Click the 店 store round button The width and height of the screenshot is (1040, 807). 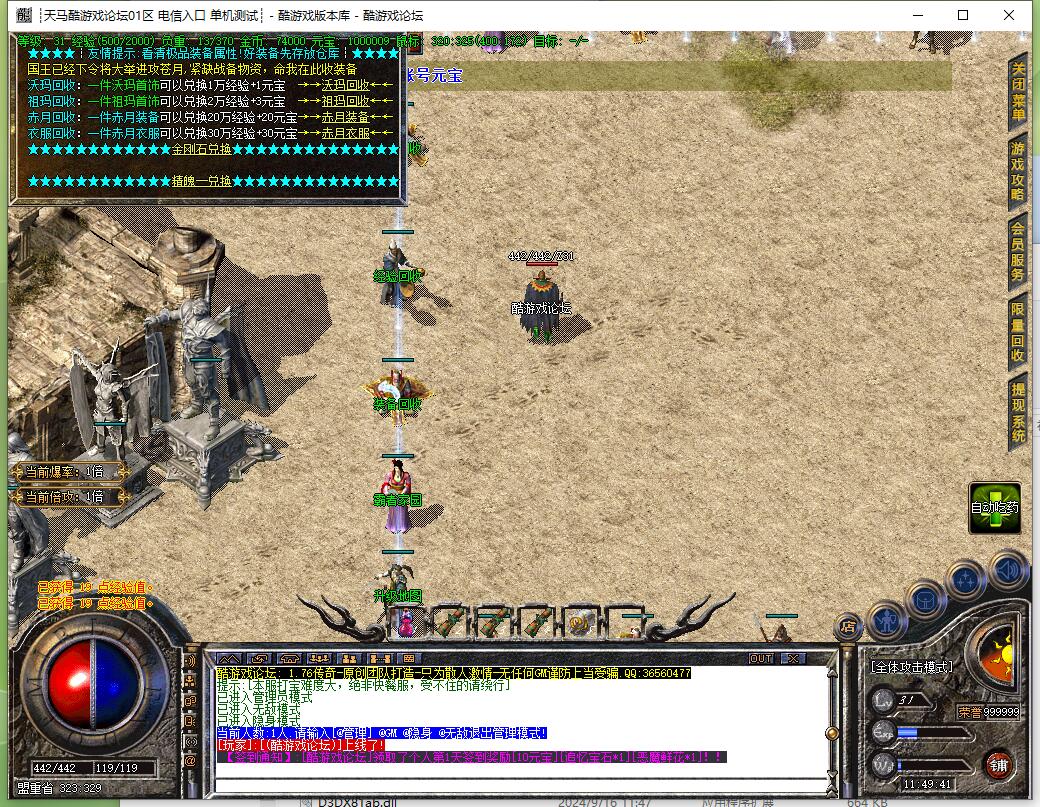tap(848, 627)
